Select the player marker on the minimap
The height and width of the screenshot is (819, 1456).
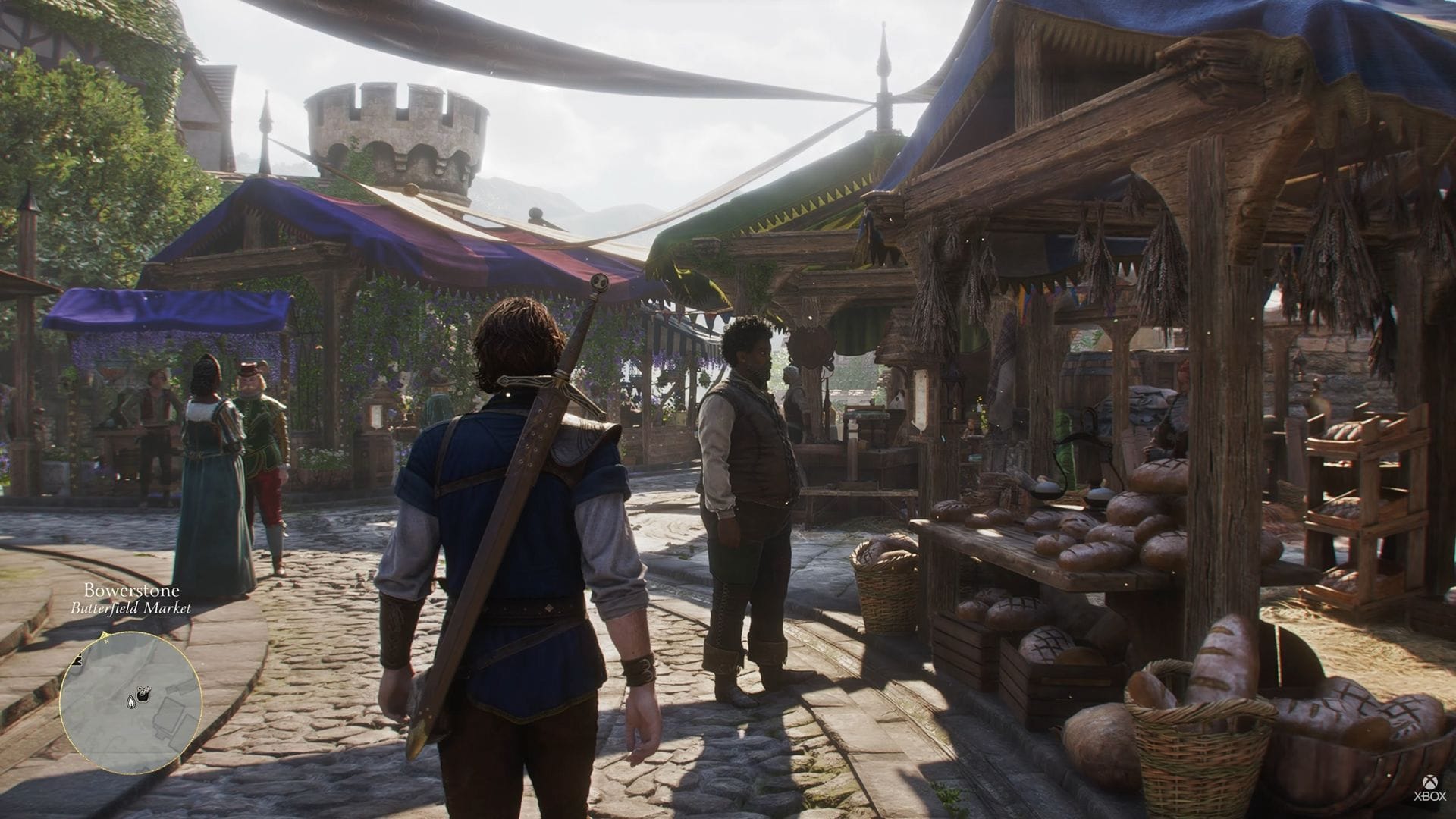click(144, 694)
